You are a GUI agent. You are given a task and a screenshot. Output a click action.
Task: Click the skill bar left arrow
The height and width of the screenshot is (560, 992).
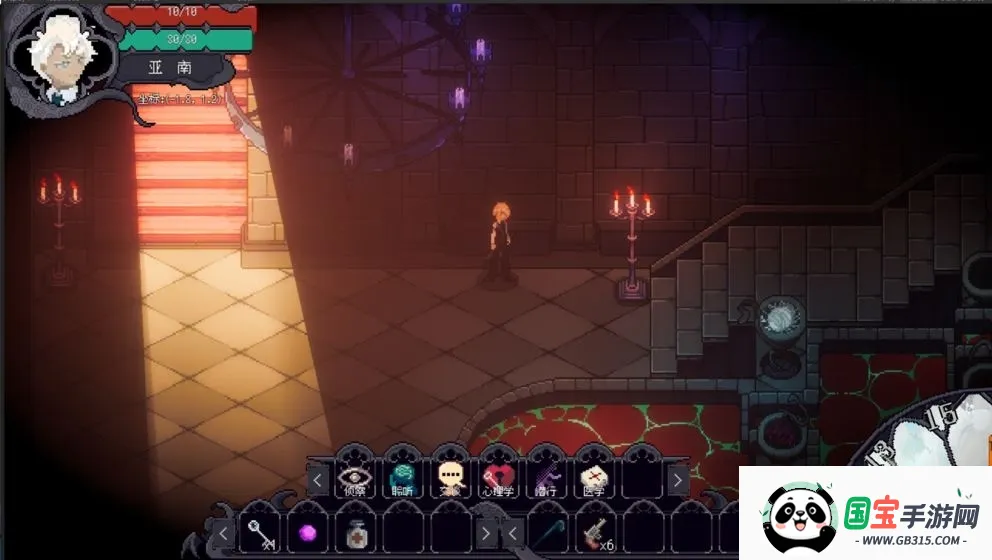point(318,481)
